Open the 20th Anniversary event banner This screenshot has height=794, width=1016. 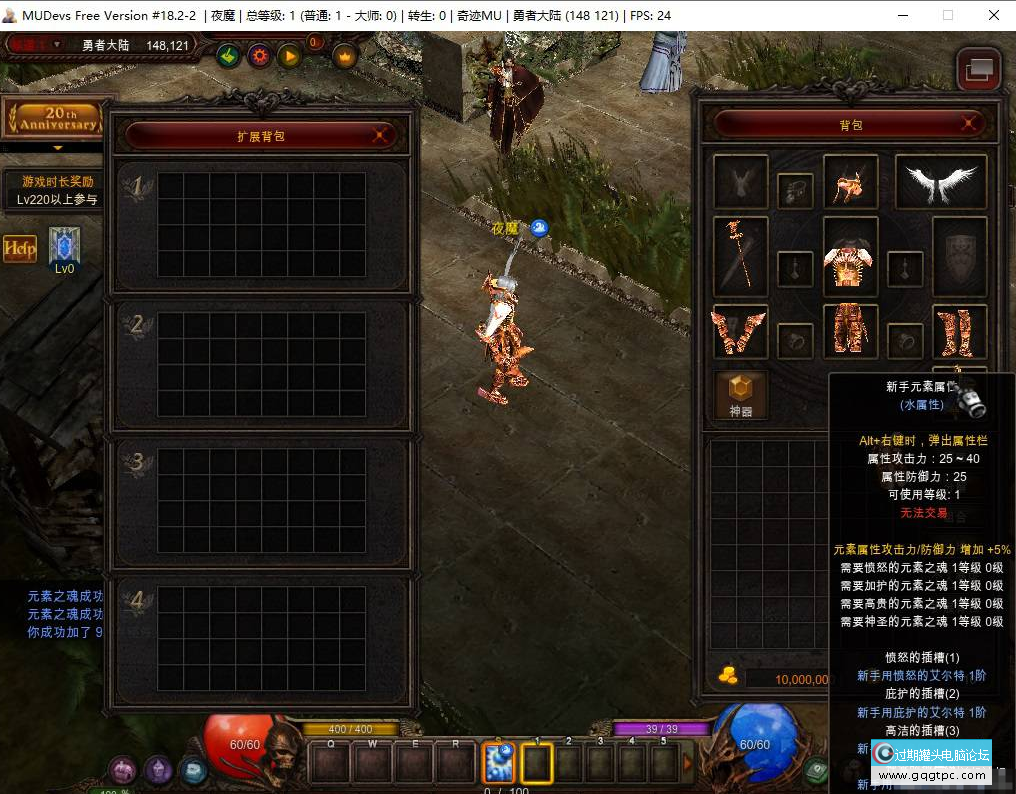click(x=52, y=119)
